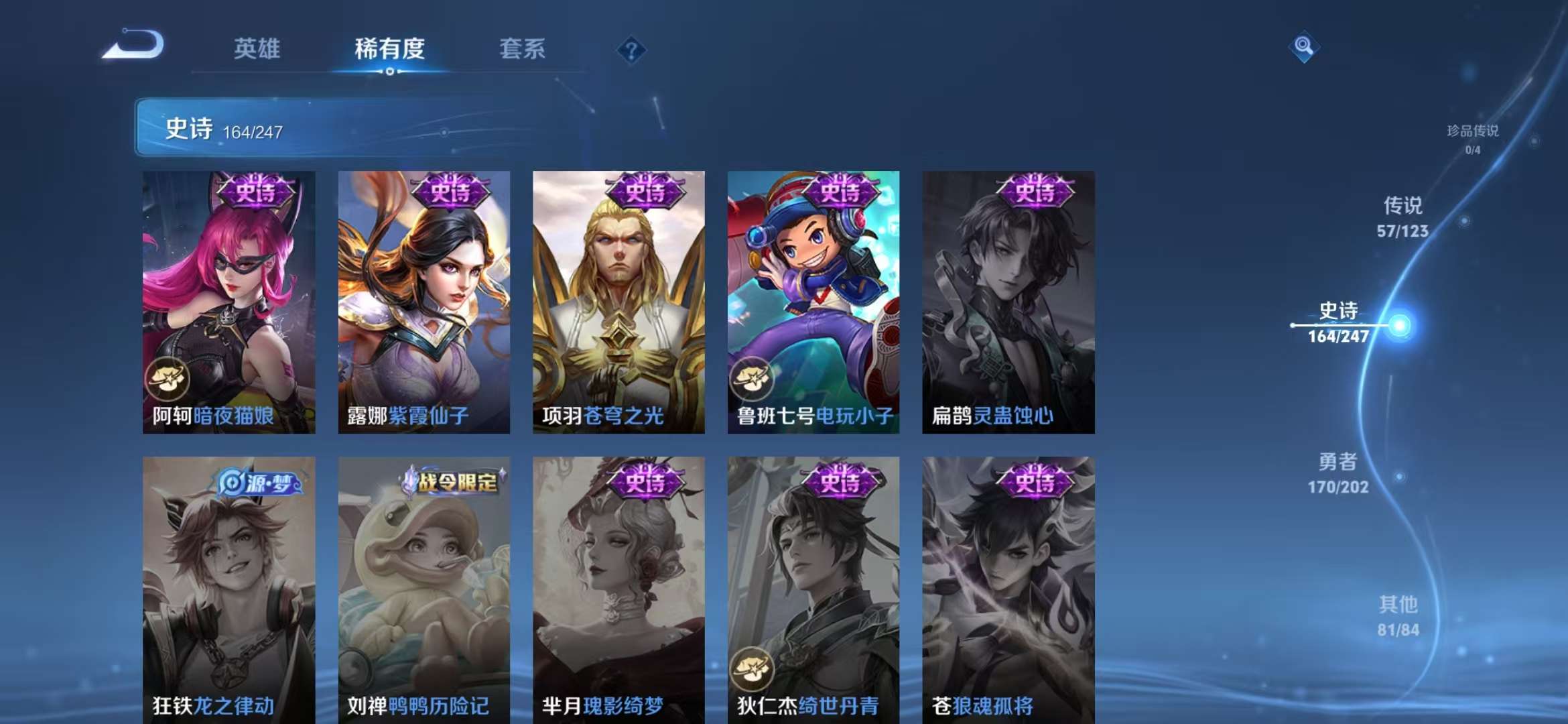Click the star emblem badge on 鲁班七号's skin card
The height and width of the screenshot is (724, 1568).
click(753, 378)
